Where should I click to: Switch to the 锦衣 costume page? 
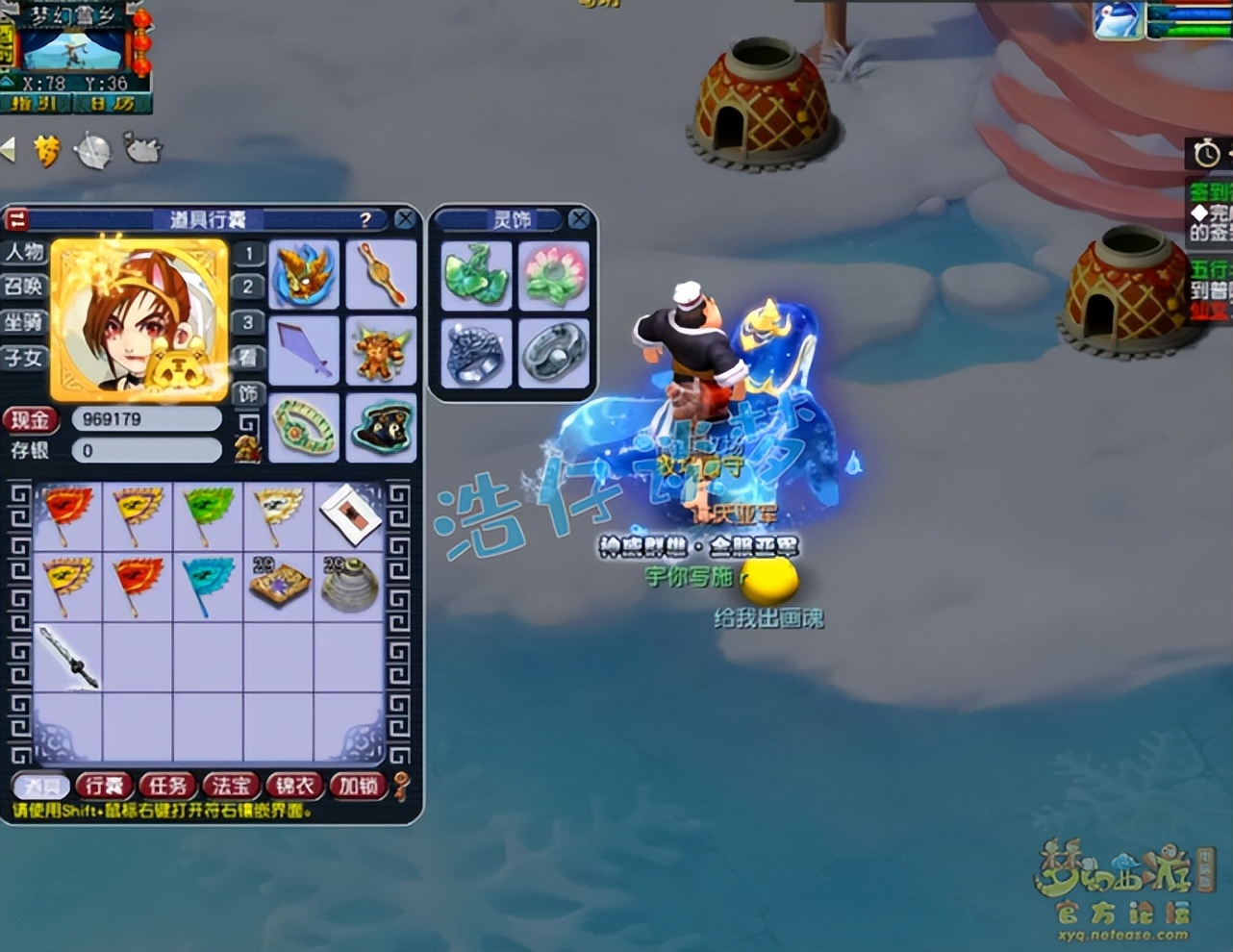pyautogui.click(x=294, y=786)
